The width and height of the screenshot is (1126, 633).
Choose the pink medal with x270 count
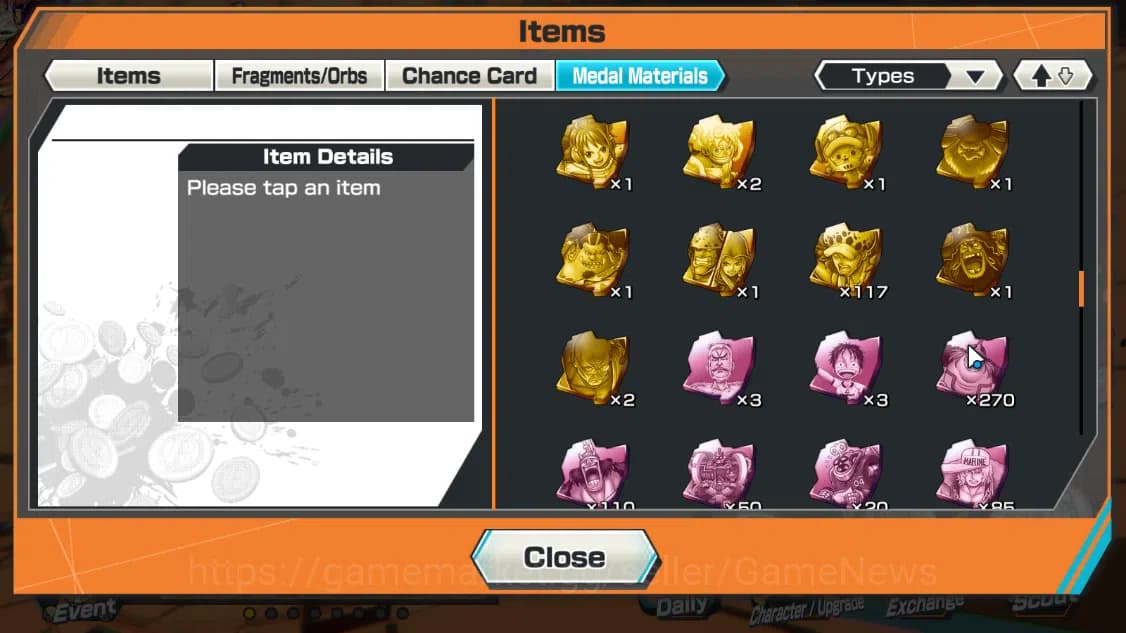pos(973,368)
